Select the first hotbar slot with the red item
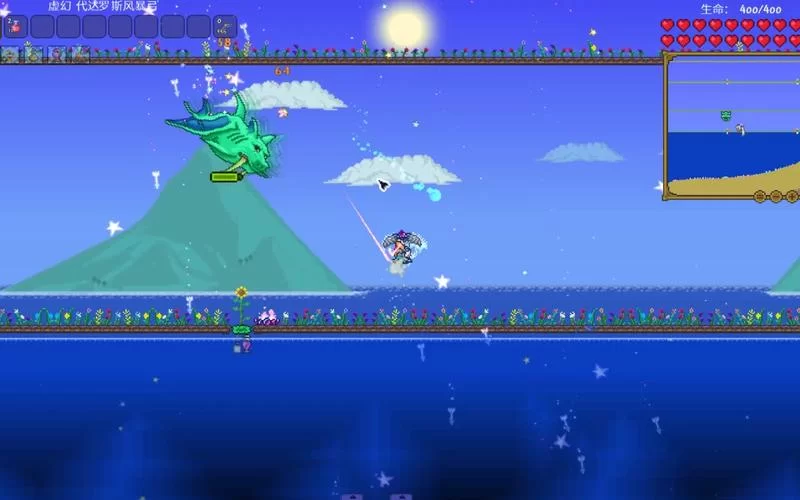Image resolution: width=800 pixels, height=500 pixels. click(x=15, y=26)
